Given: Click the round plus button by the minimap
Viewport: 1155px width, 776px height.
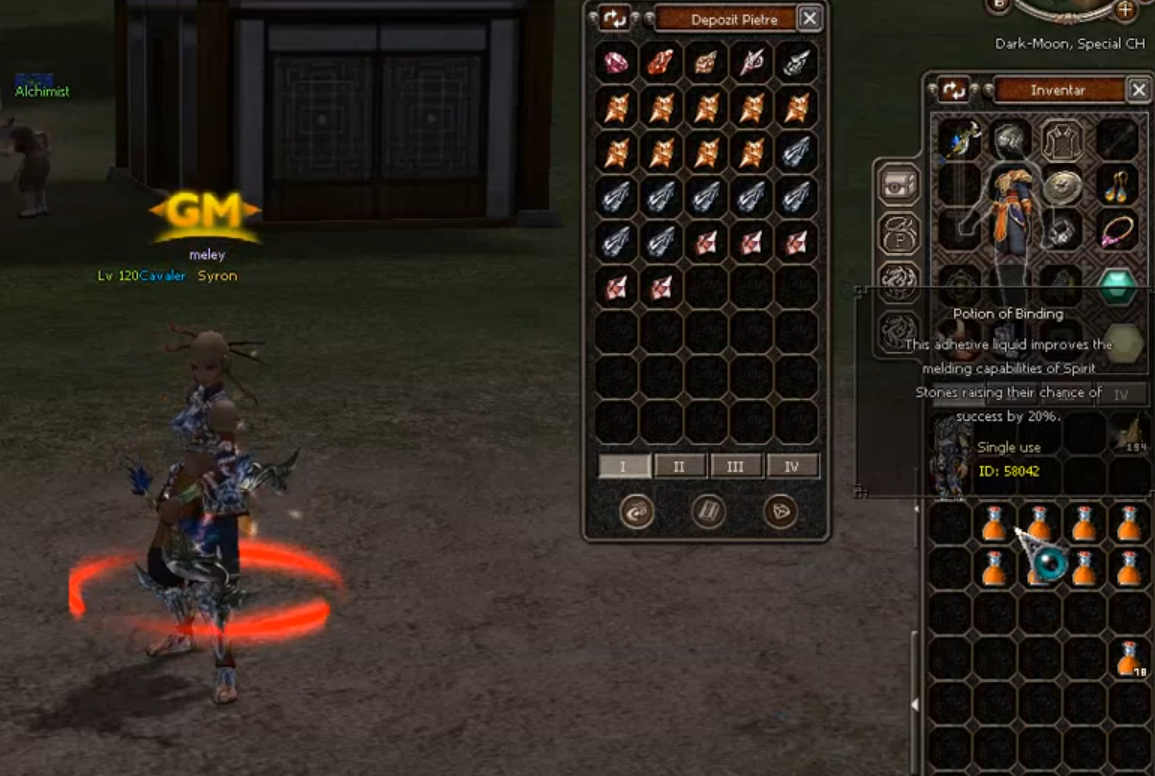Looking at the screenshot, I should [1125, 9].
